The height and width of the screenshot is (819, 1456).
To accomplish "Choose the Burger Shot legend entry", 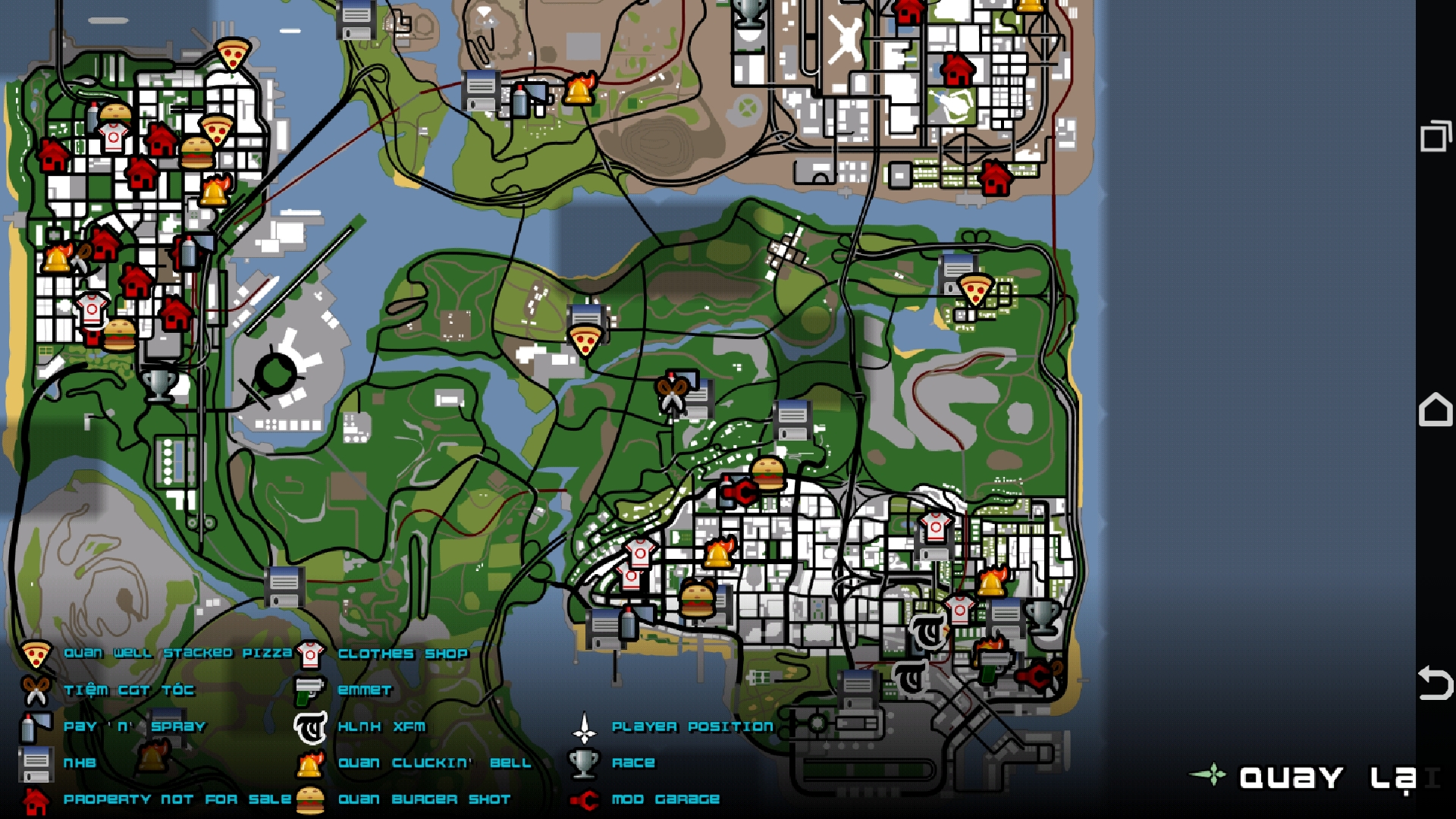I will pos(423,799).
